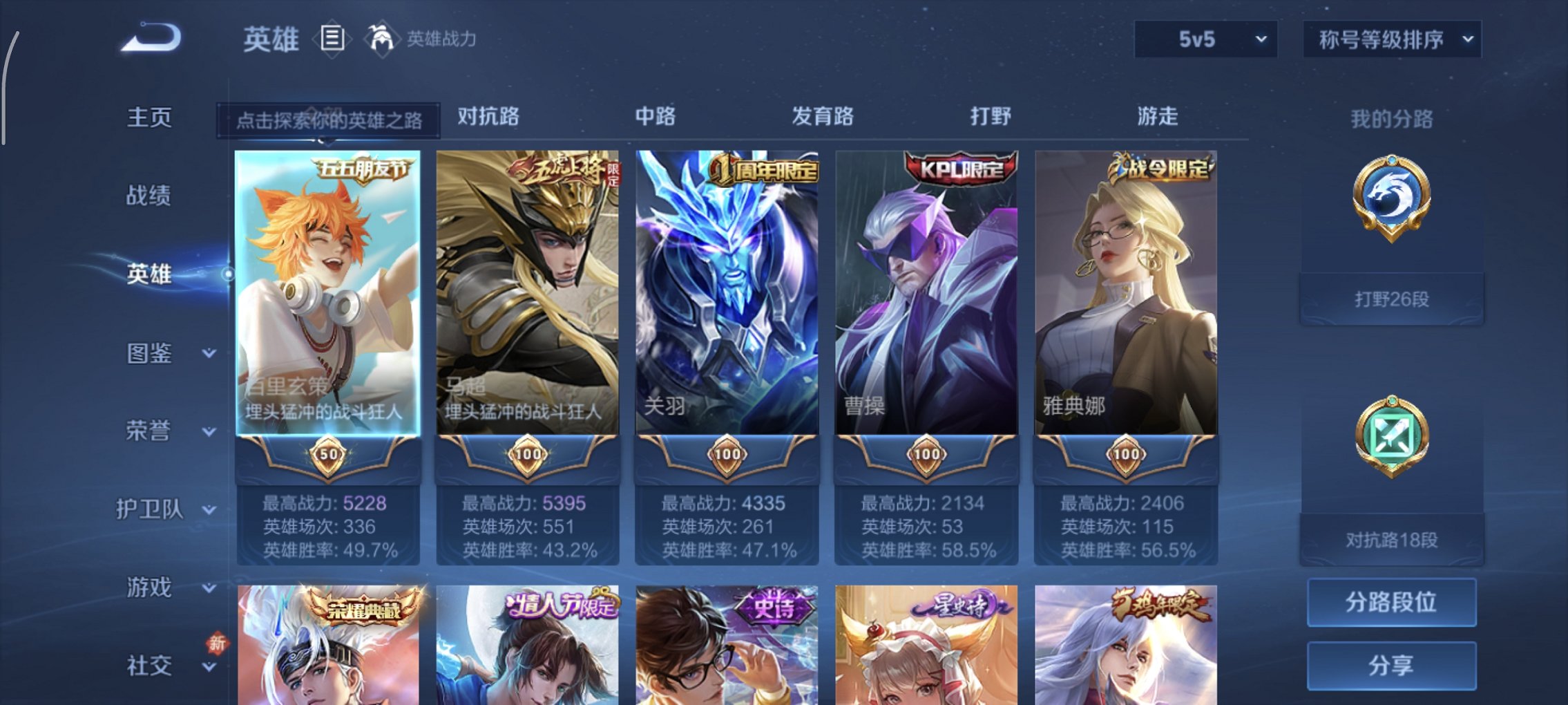Click the 分路段位 button
The image size is (1568, 705).
coord(1390,602)
